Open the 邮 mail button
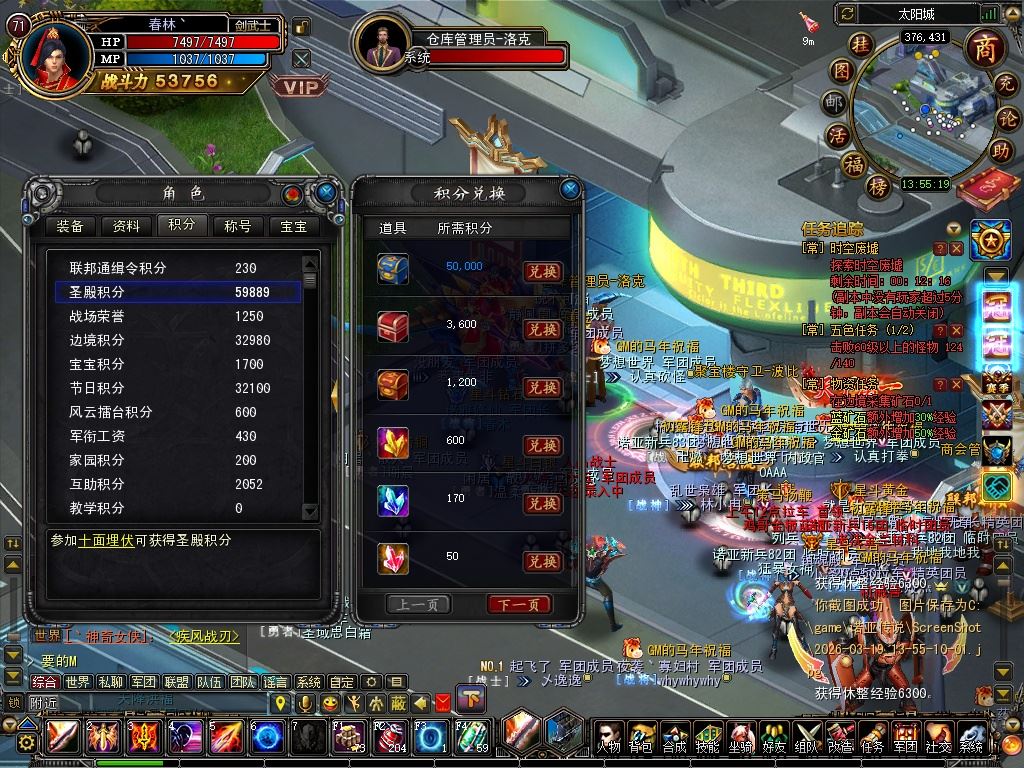 pos(834,103)
